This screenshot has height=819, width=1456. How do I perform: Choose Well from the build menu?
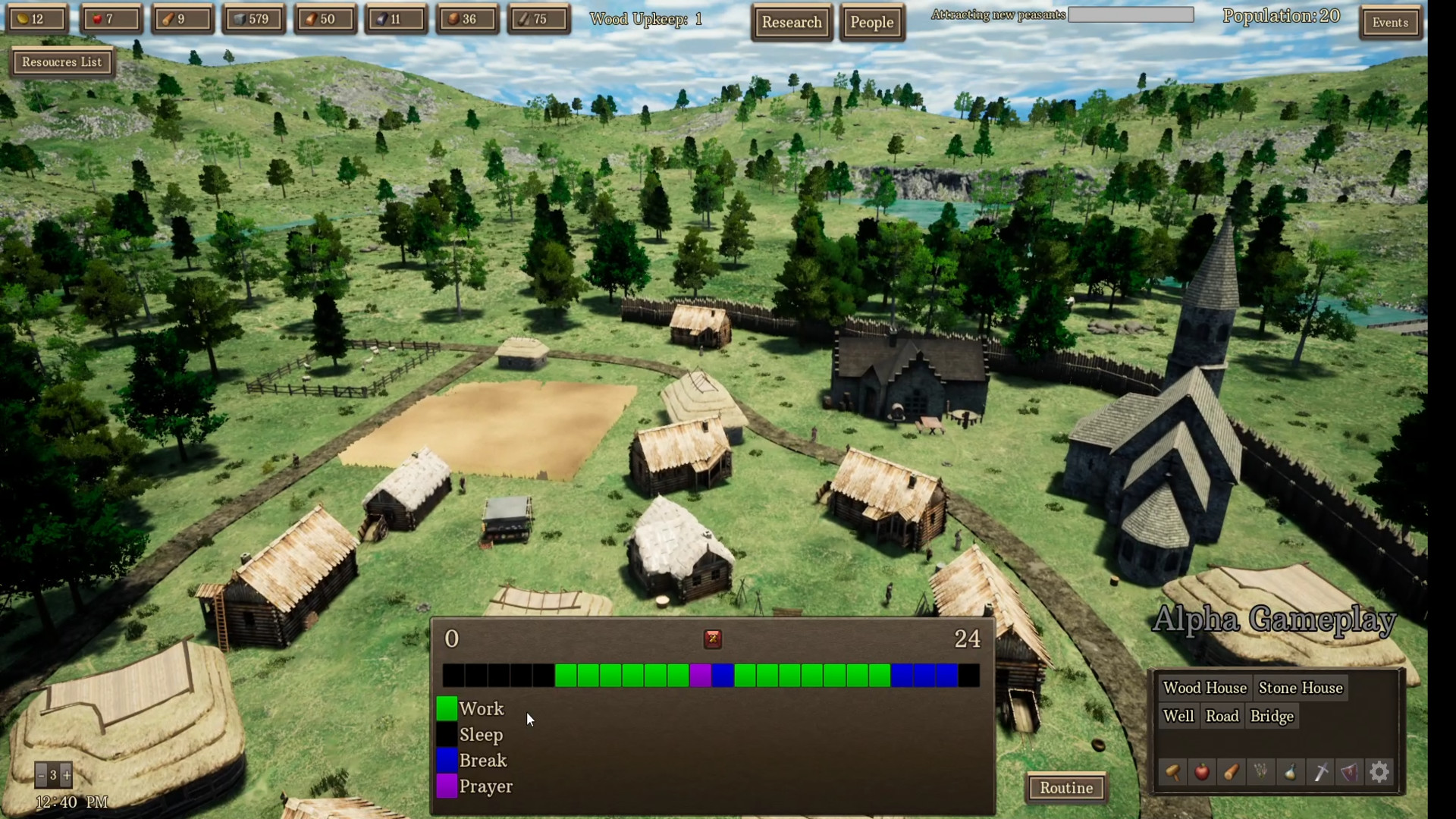[1178, 717]
